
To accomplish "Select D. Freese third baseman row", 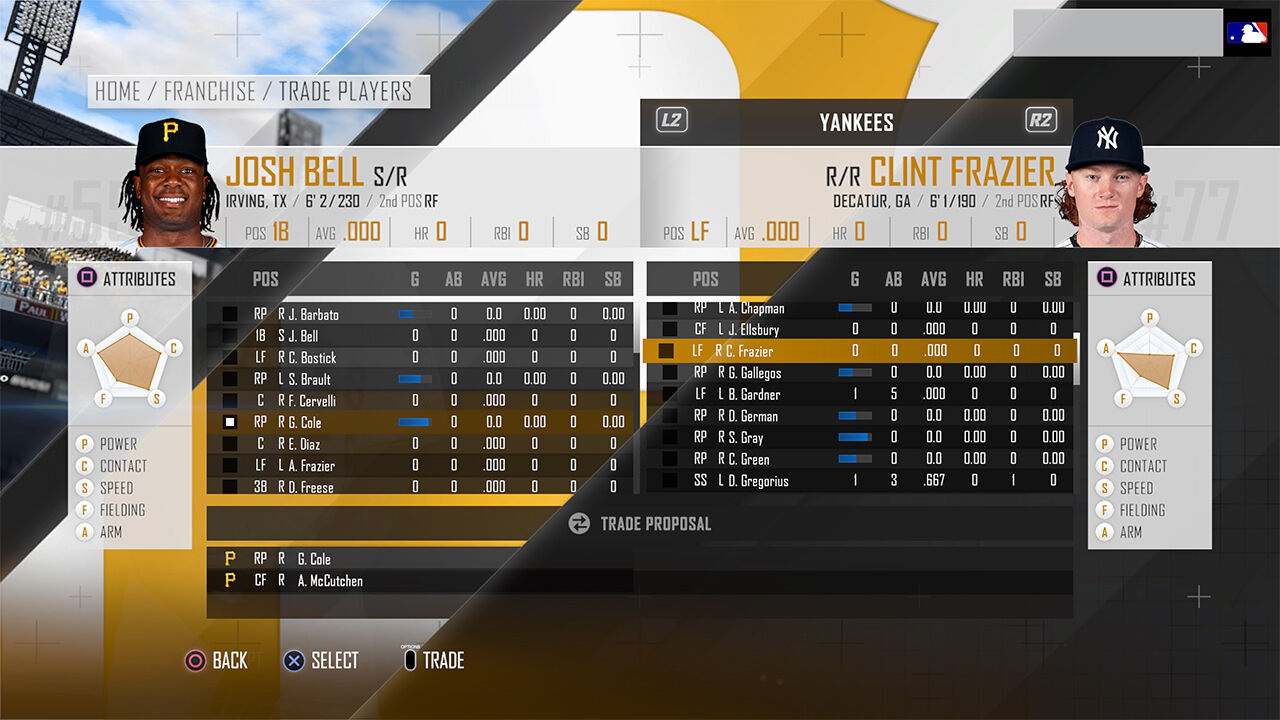I will (x=310, y=487).
